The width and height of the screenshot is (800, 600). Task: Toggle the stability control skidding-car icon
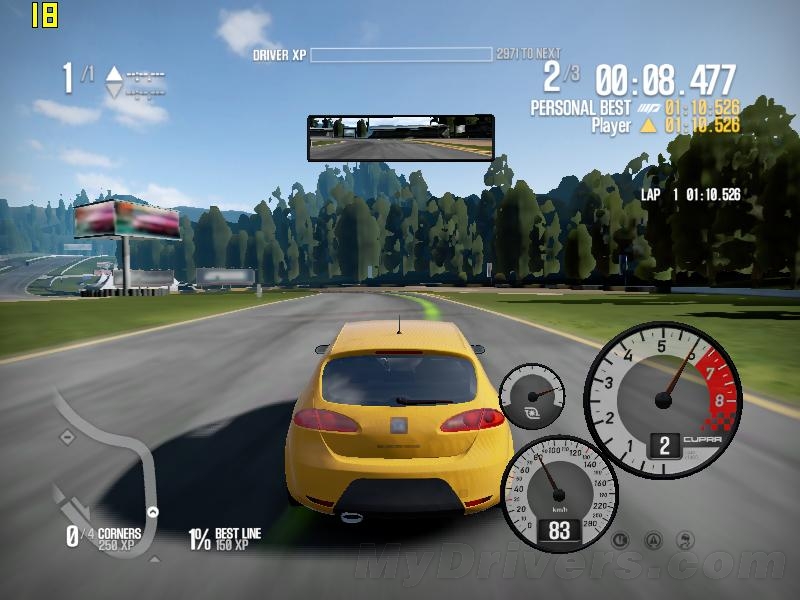coord(686,540)
